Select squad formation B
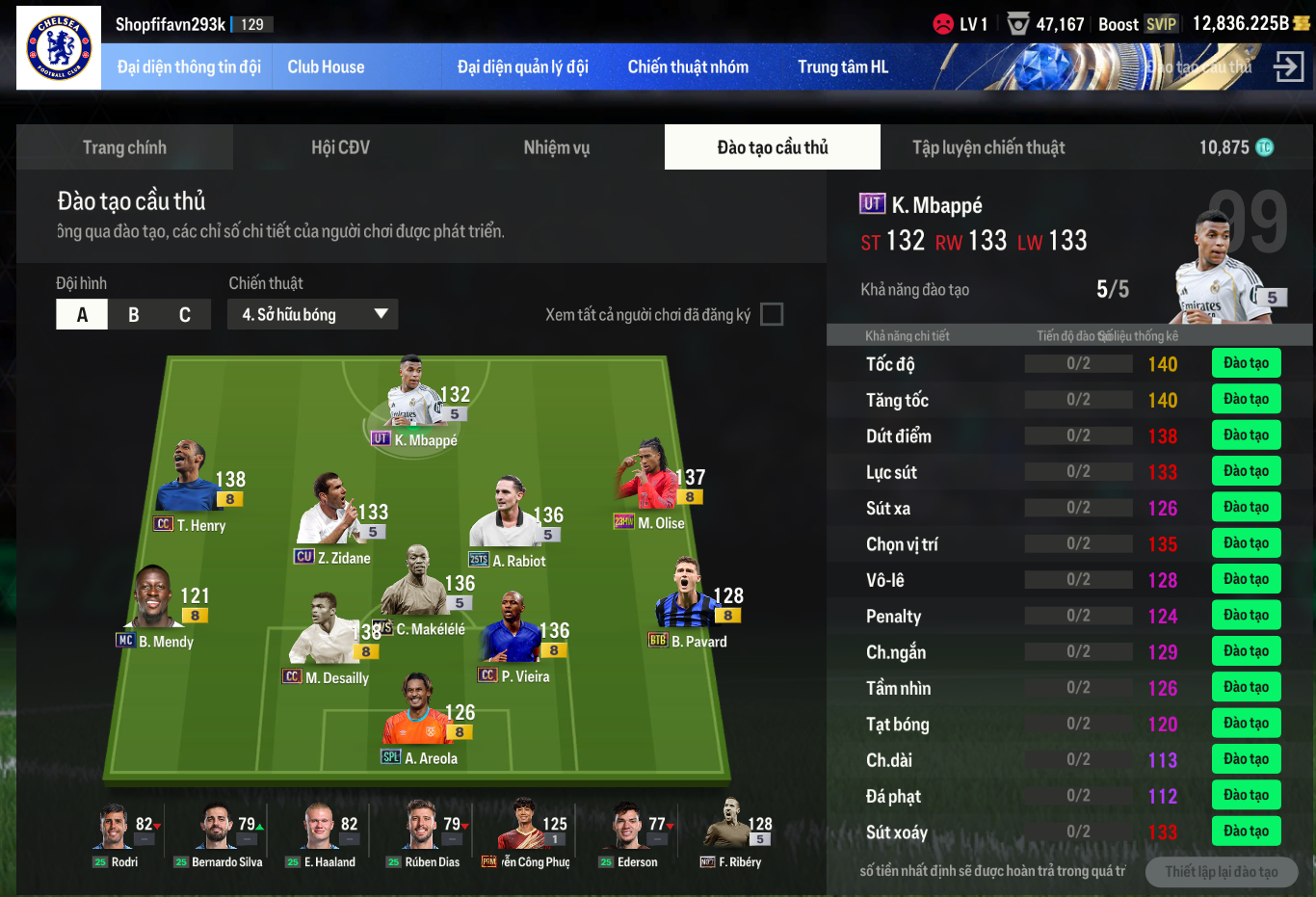 coord(133,315)
